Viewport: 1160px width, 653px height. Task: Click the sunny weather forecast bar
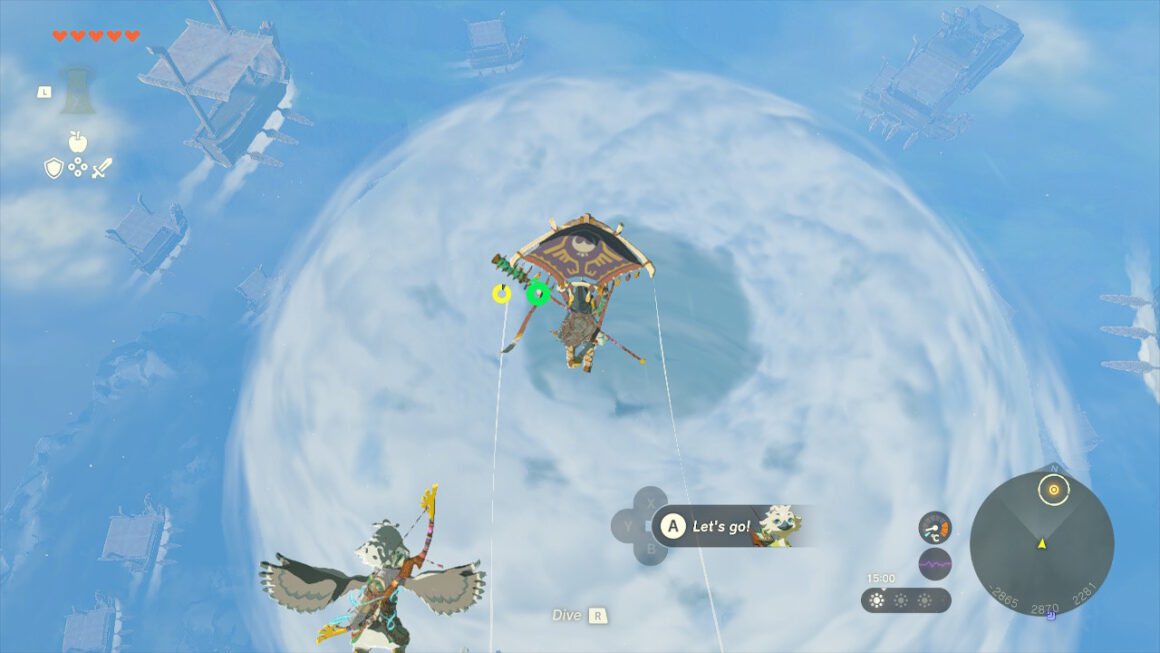[905, 600]
